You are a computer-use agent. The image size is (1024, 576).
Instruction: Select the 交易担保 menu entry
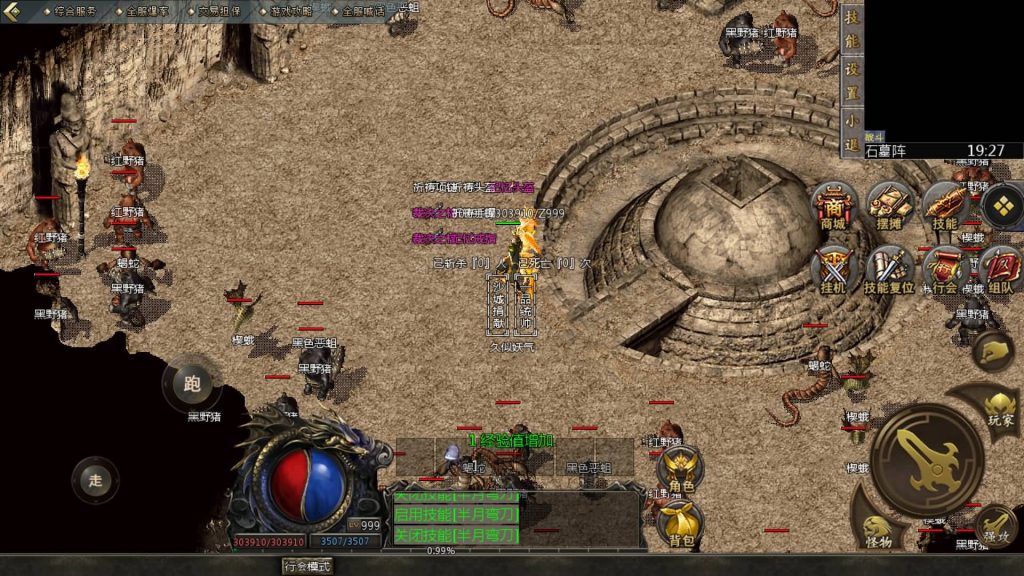(219, 11)
